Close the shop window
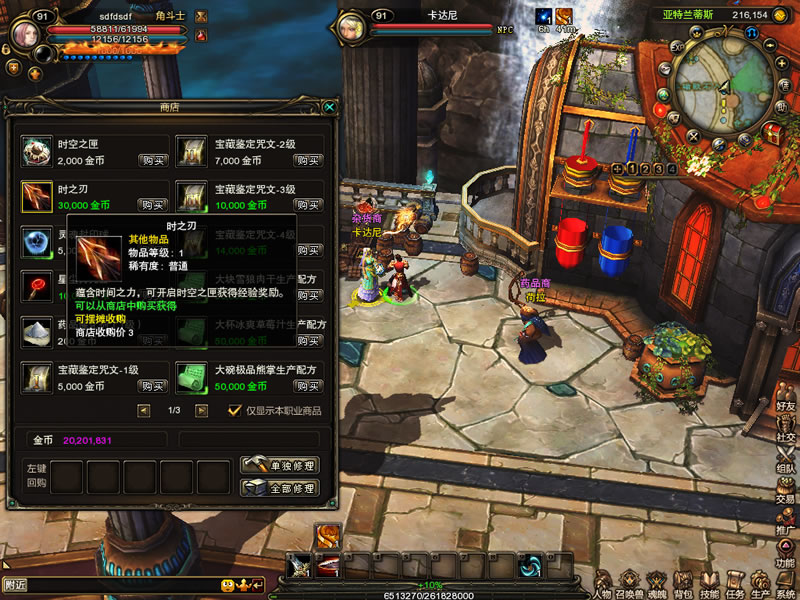800x600 pixels. [x=329, y=107]
